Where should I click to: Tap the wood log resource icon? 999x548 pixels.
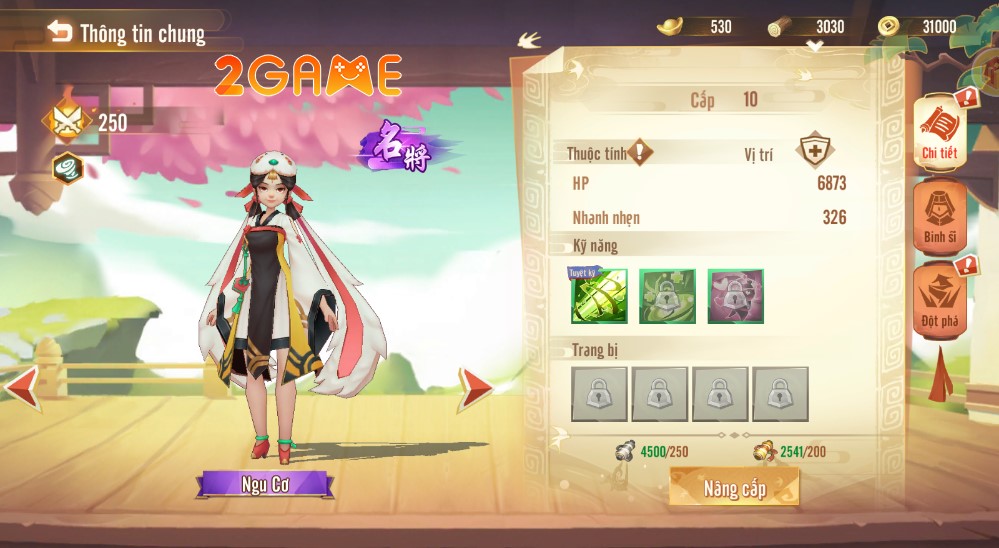(x=780, y=27)
